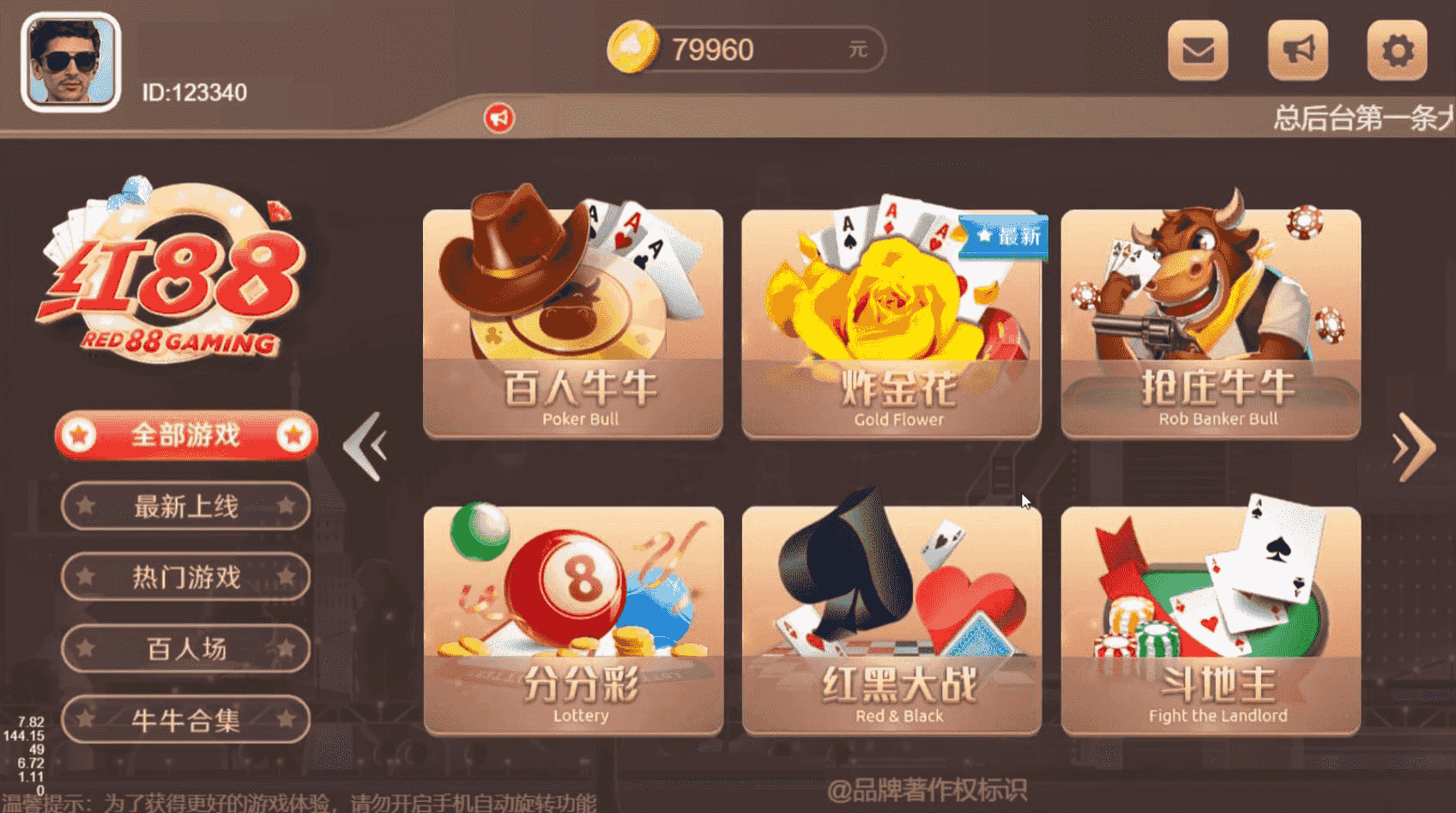Open the 百人场 tab
The image size is (1456, 813).
coord(184,649)
